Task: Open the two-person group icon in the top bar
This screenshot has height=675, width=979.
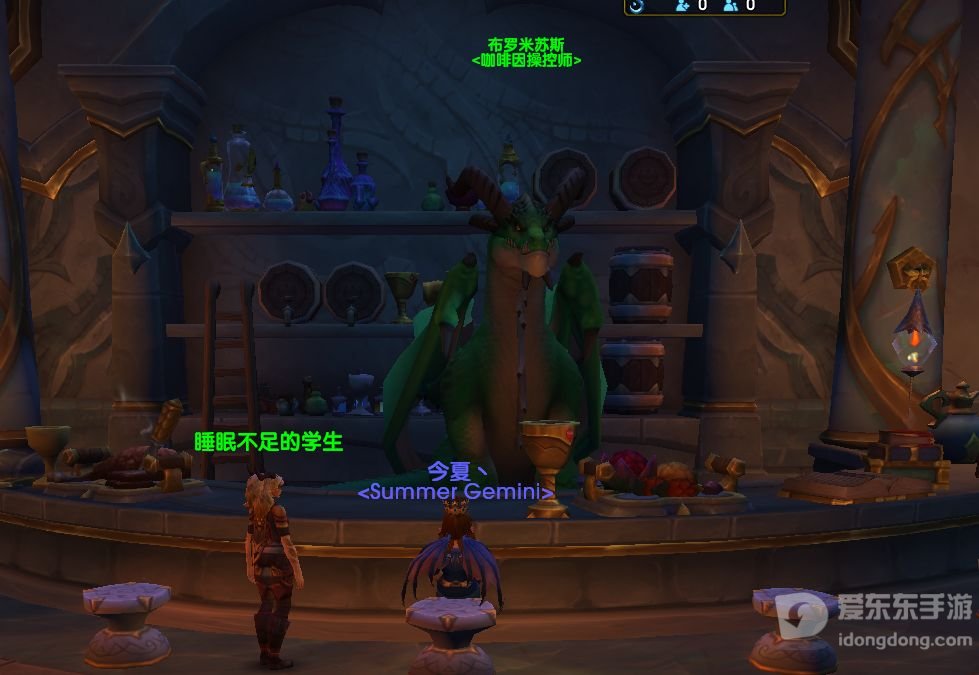Action: [x=731, y=5]
